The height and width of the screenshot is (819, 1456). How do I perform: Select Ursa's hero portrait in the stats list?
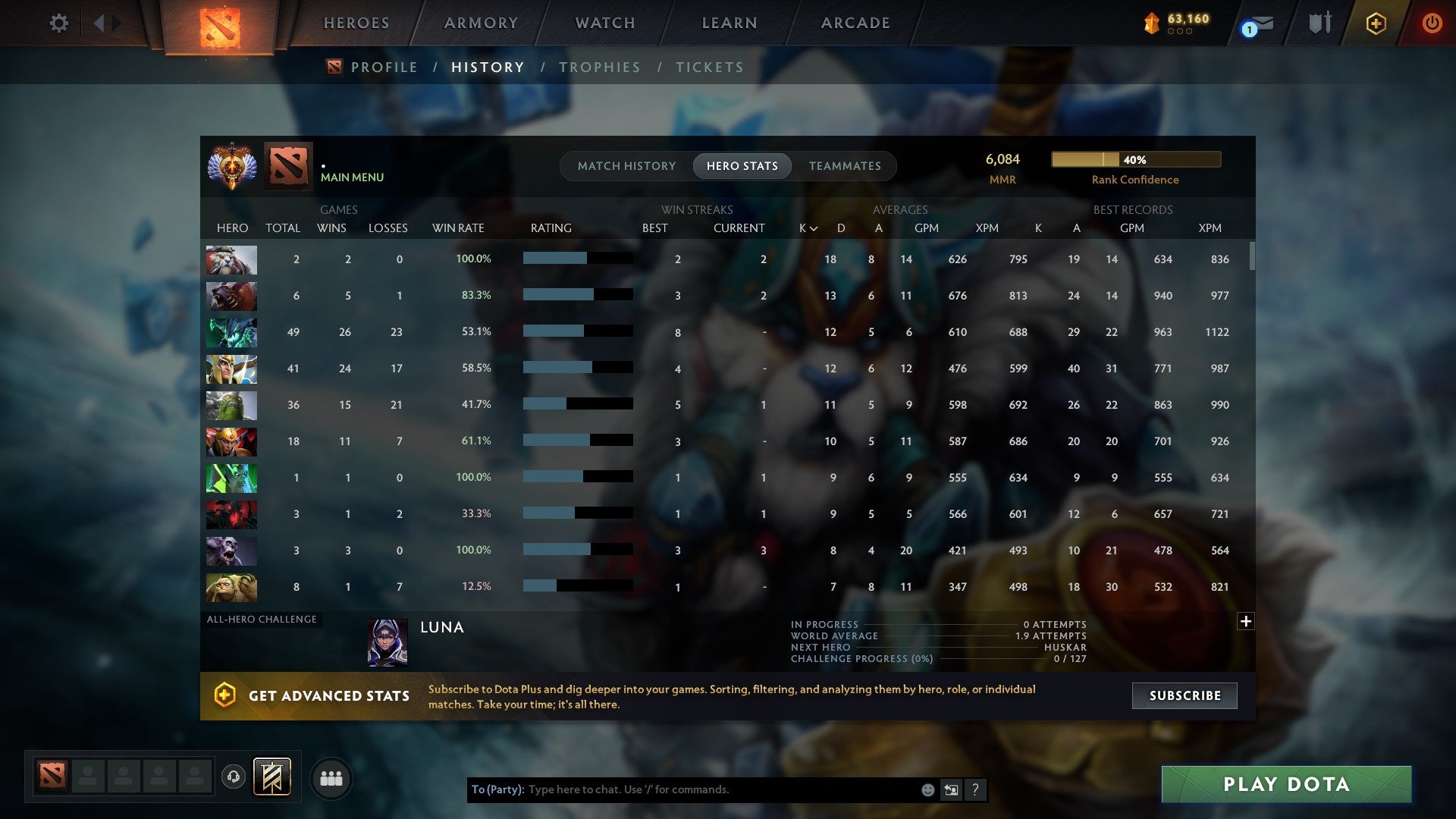(x=232, y=296)
